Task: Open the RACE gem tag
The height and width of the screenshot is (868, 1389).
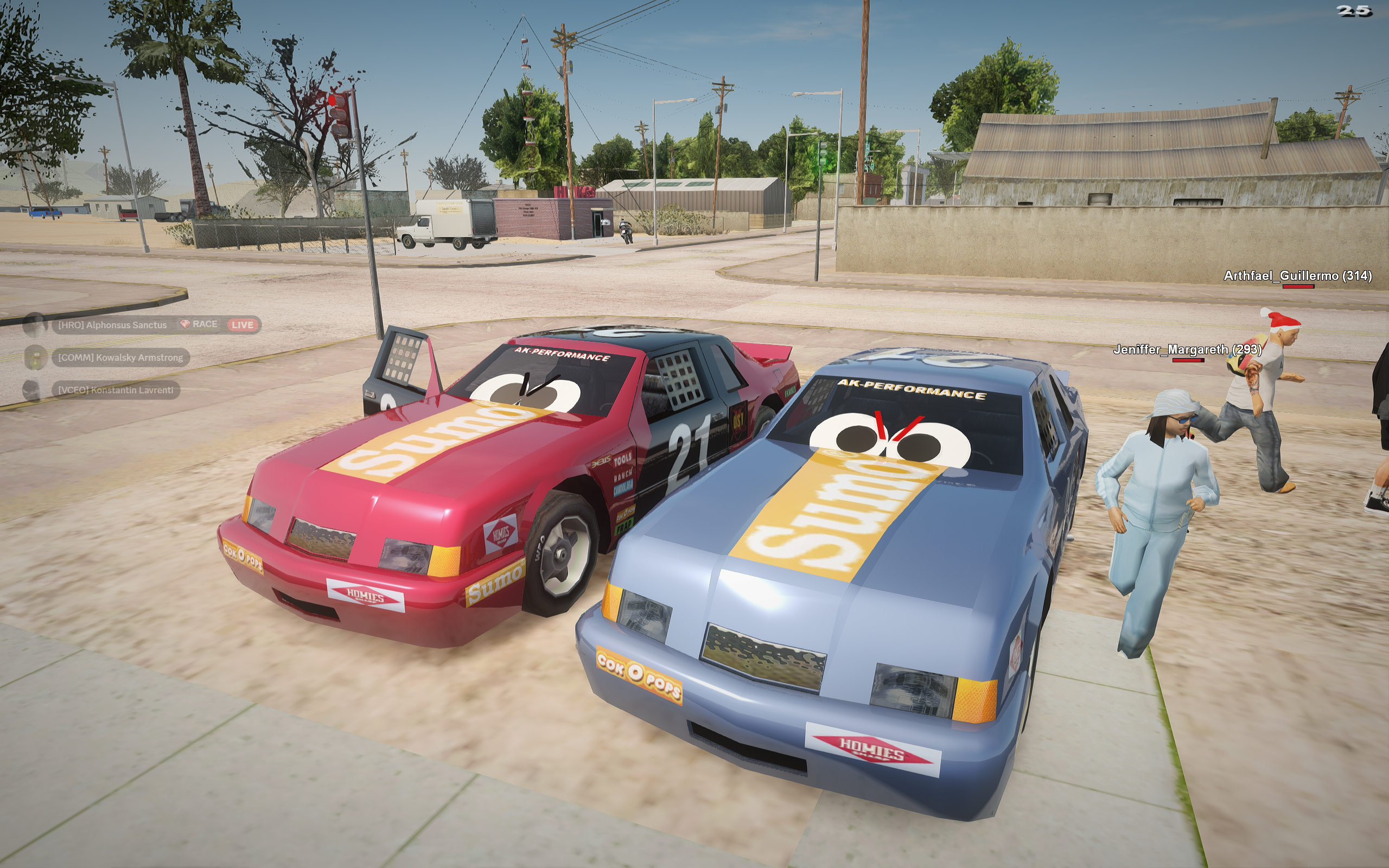Action: (199, 324)
